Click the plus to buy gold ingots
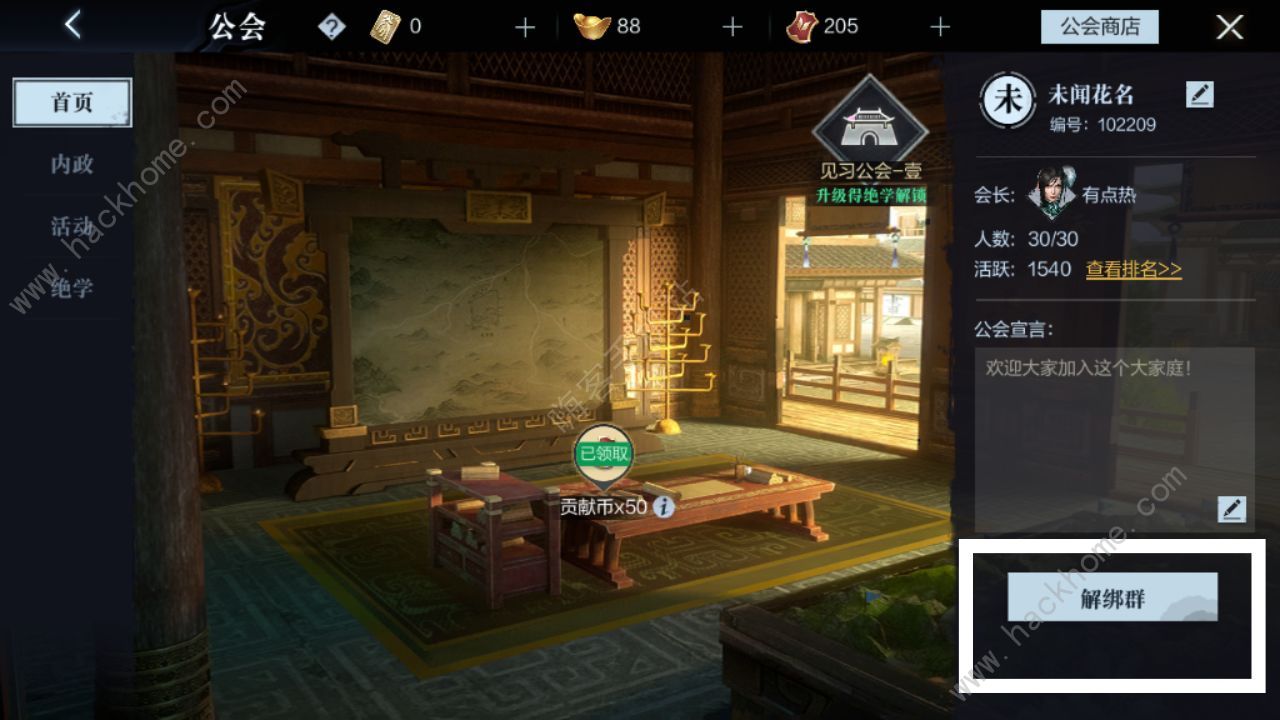1280x720 pixels. click(x=733, y=27)
